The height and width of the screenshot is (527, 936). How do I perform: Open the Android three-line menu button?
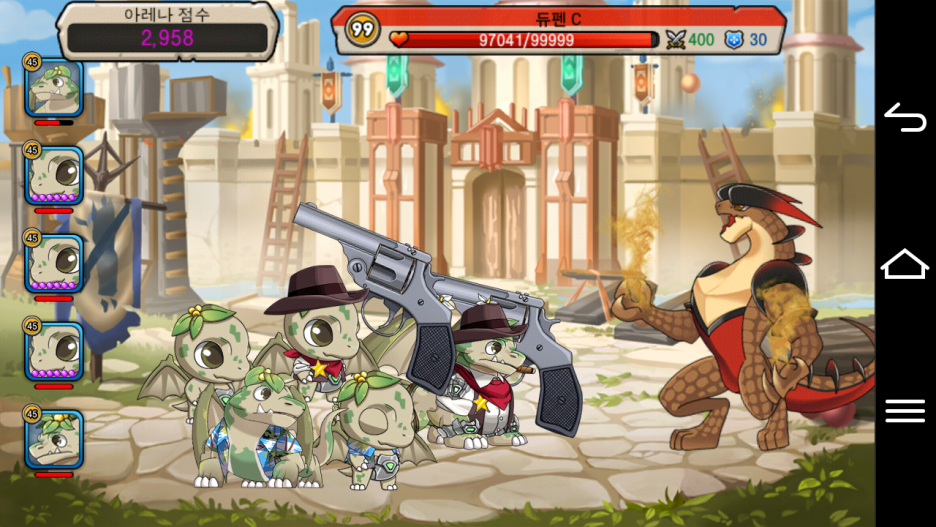click(905, 410)
